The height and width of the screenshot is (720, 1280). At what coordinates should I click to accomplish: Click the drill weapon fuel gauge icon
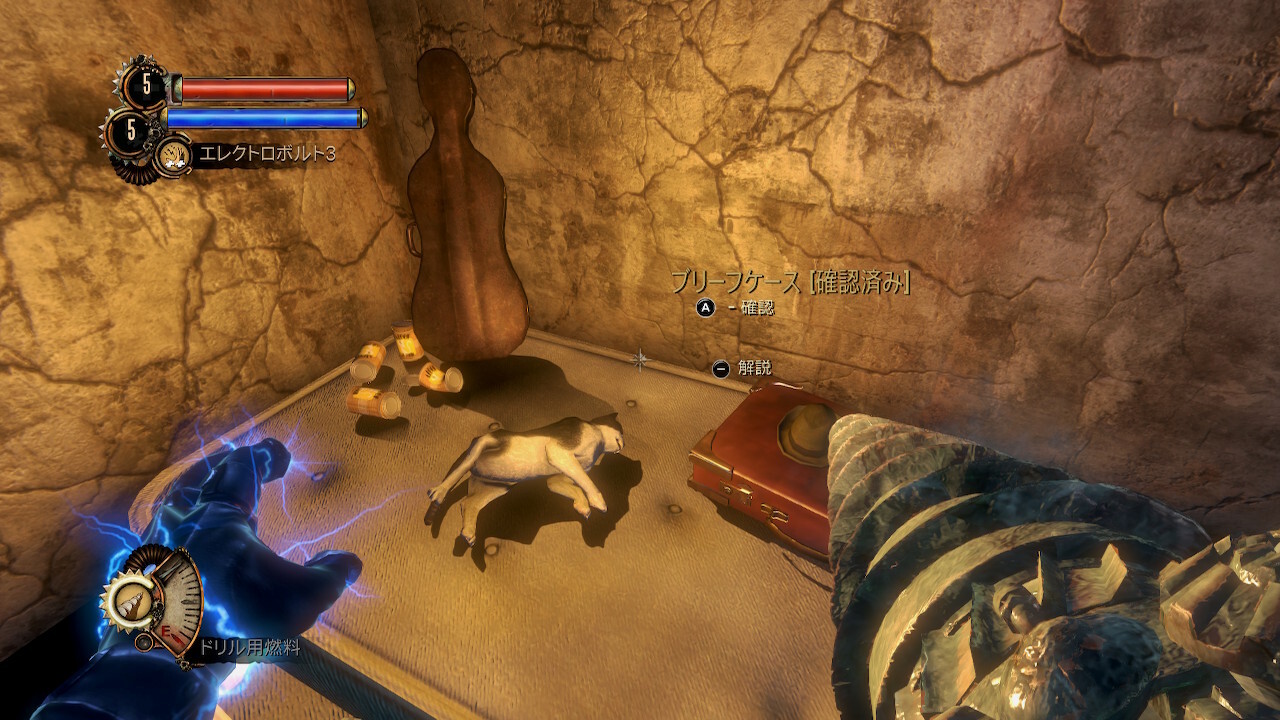(x=152, y=598)
